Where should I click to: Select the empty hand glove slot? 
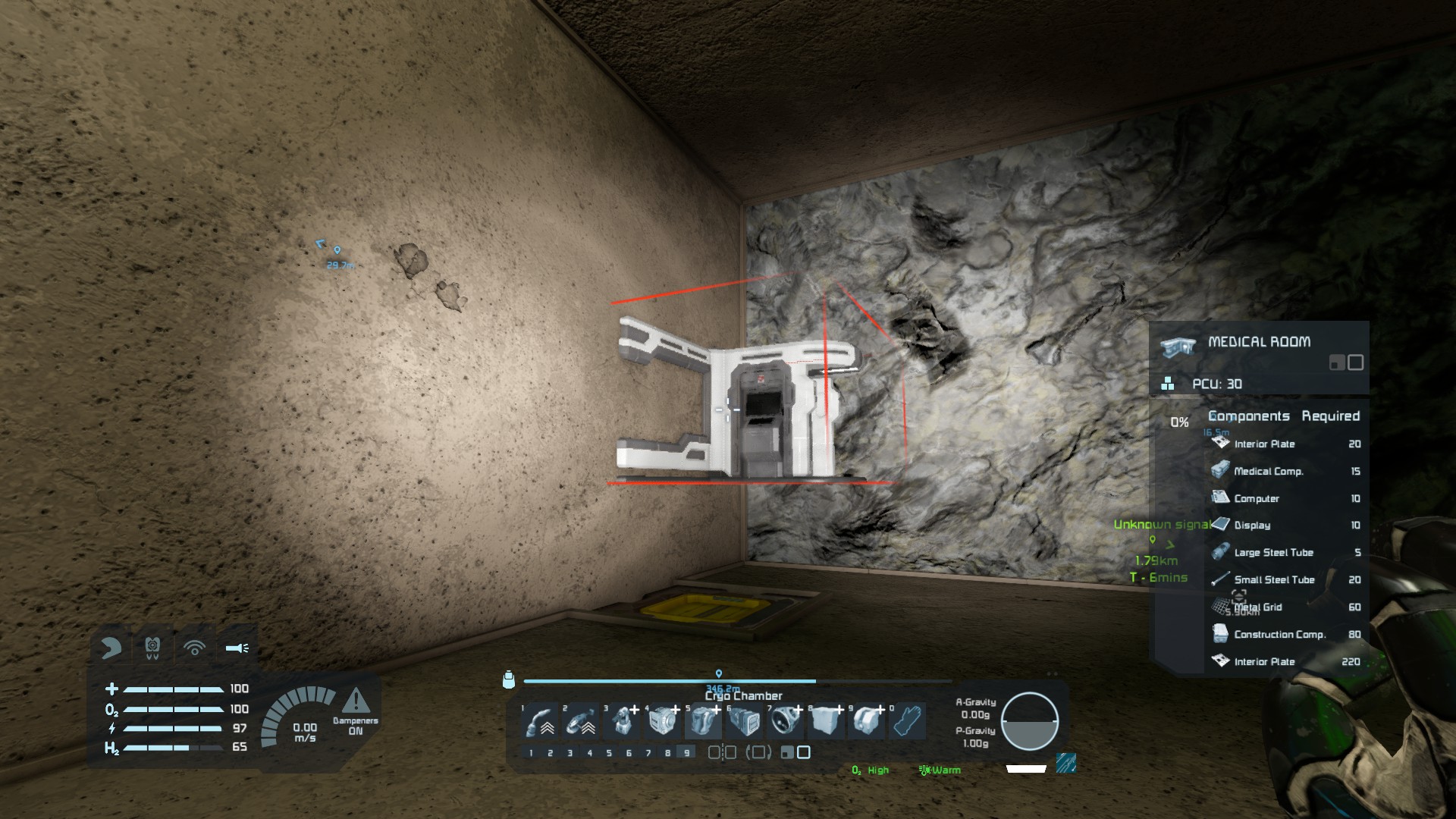point(908,720)
